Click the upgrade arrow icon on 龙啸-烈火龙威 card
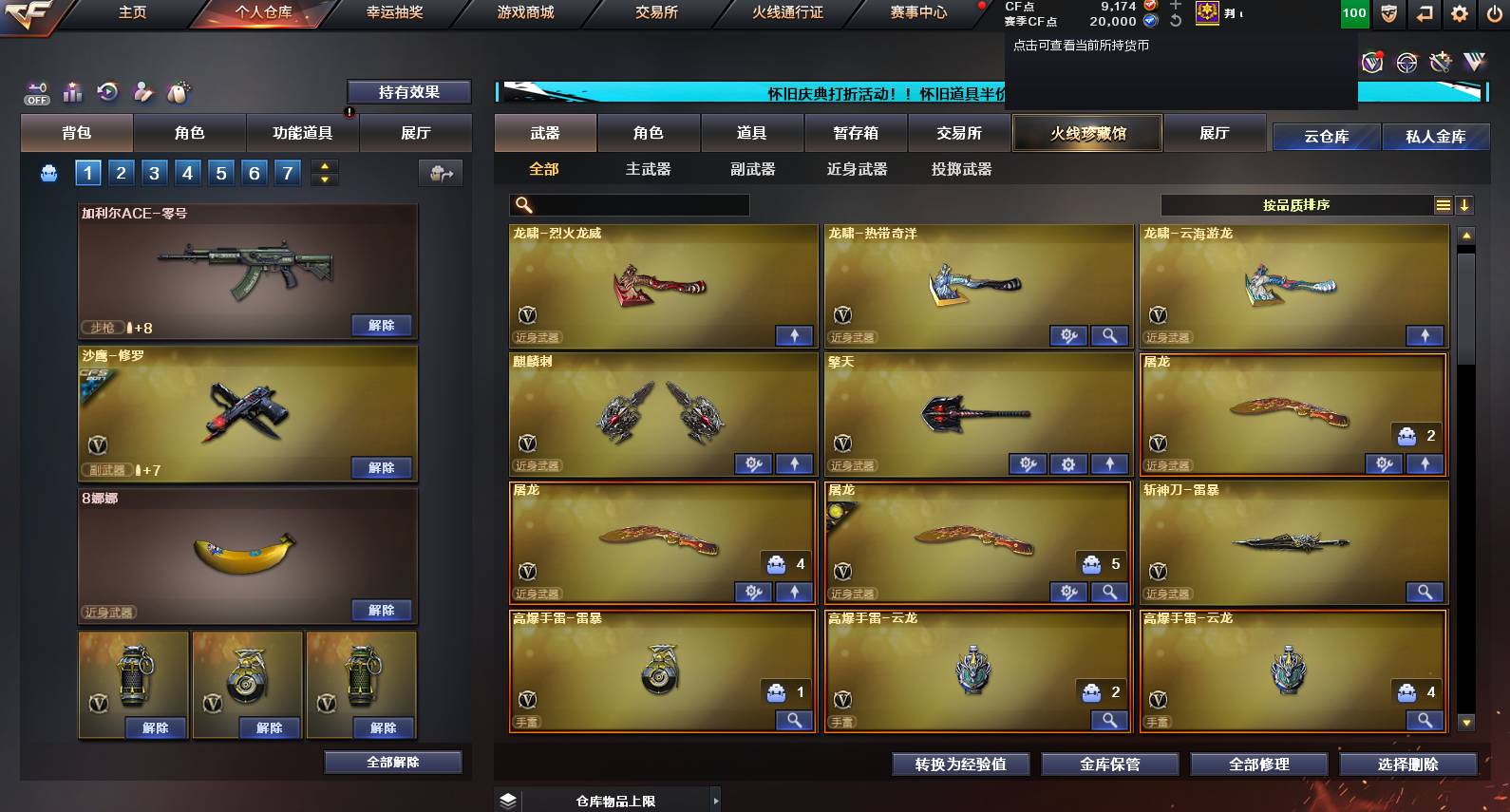The image size is (1510, 812). 795,335
